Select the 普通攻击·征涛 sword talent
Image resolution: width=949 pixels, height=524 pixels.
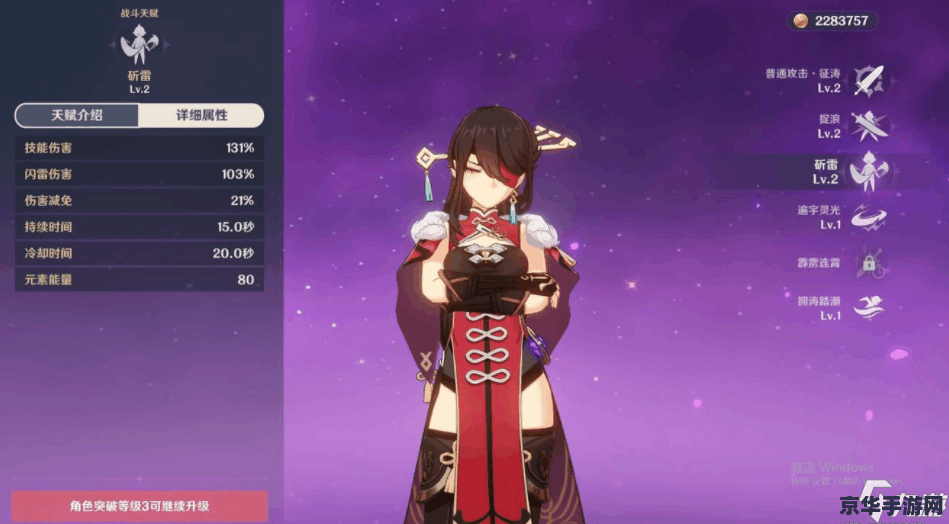(868, 80)
